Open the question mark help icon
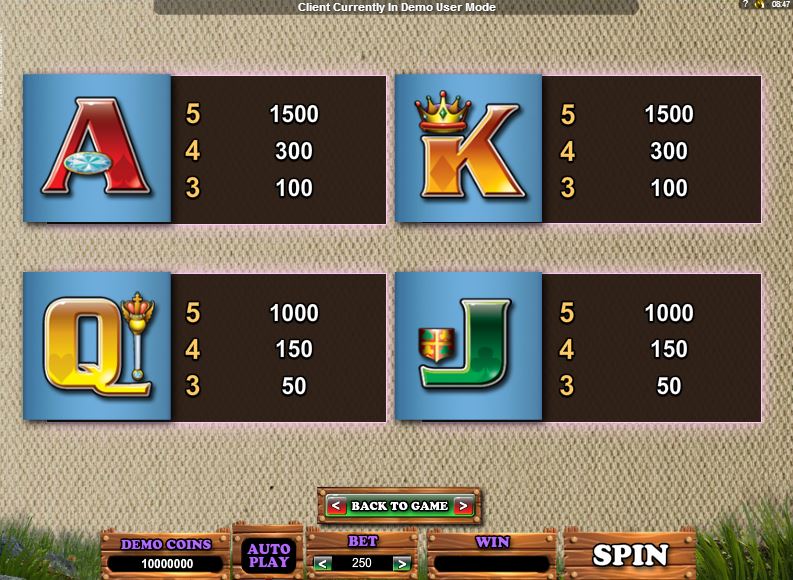Image resolution: width=793 pixels, height=580 pixels. (745, 5)
